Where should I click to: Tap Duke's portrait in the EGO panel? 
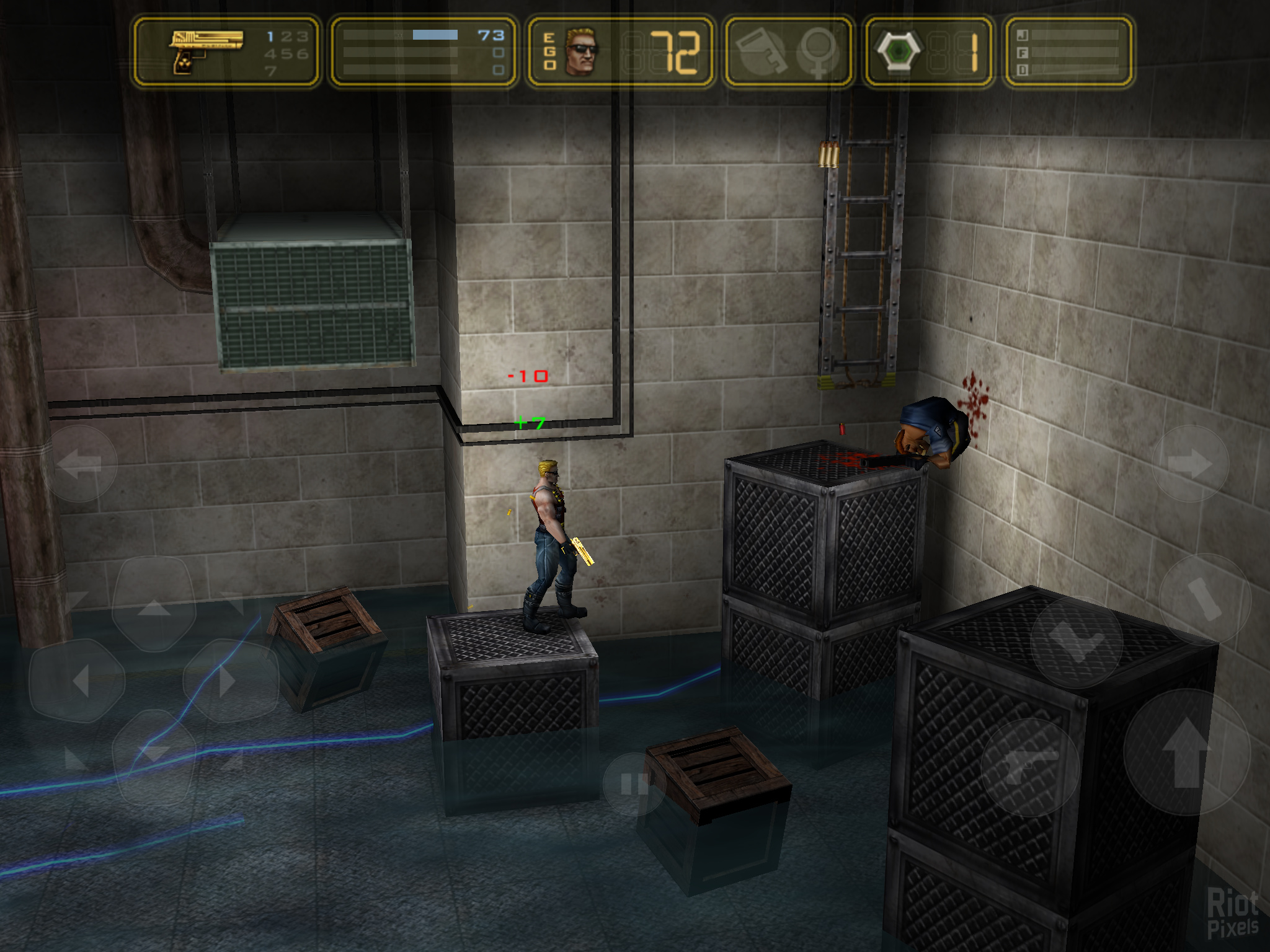tap(581, 52)
